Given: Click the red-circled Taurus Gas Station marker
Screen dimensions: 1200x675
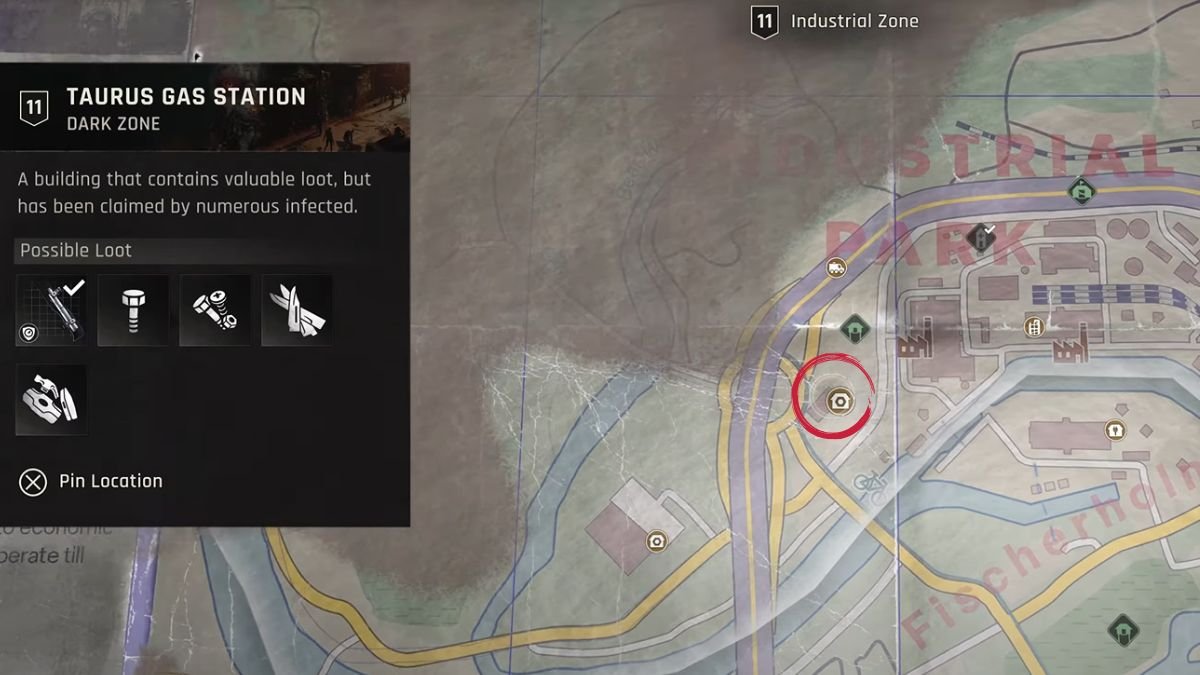Looking at the screenshot, I should click(839, 401).
